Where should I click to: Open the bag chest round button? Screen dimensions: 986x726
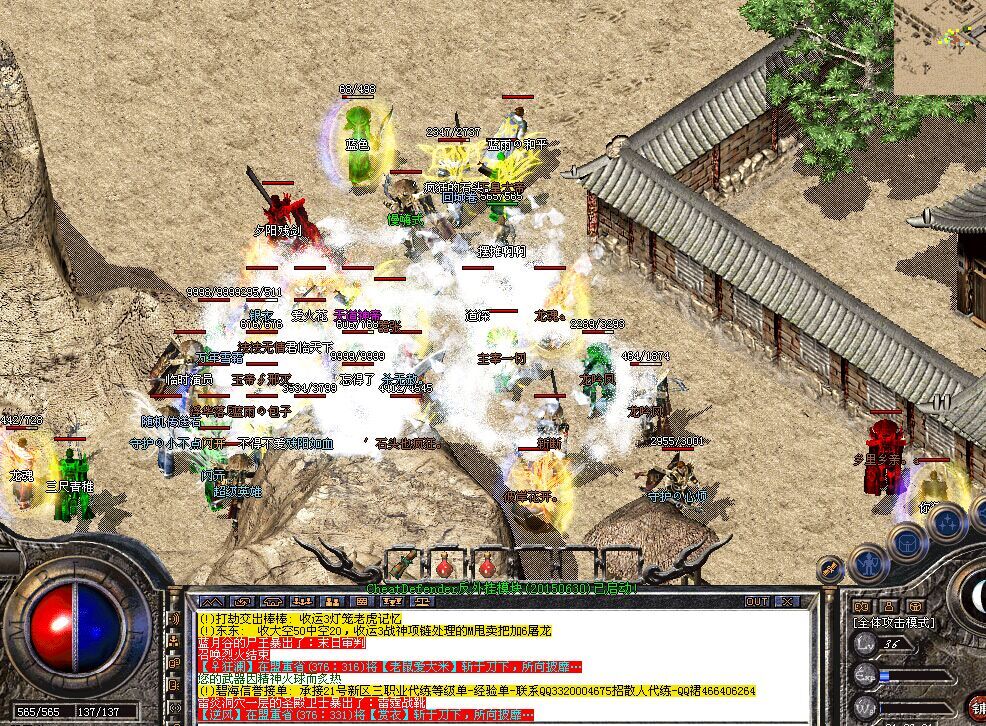907,542
